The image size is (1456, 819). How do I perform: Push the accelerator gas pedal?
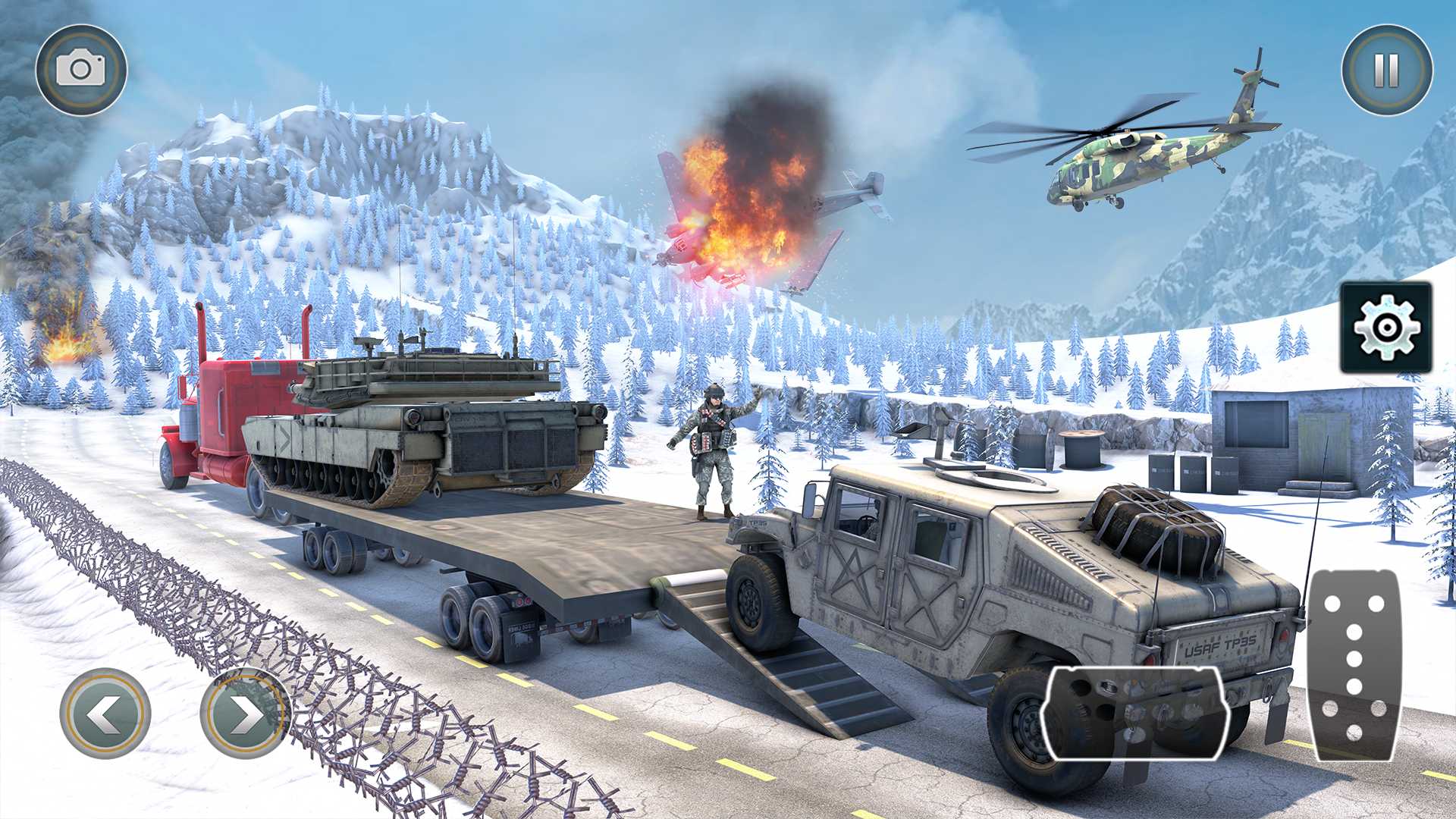click(1354, 666)
